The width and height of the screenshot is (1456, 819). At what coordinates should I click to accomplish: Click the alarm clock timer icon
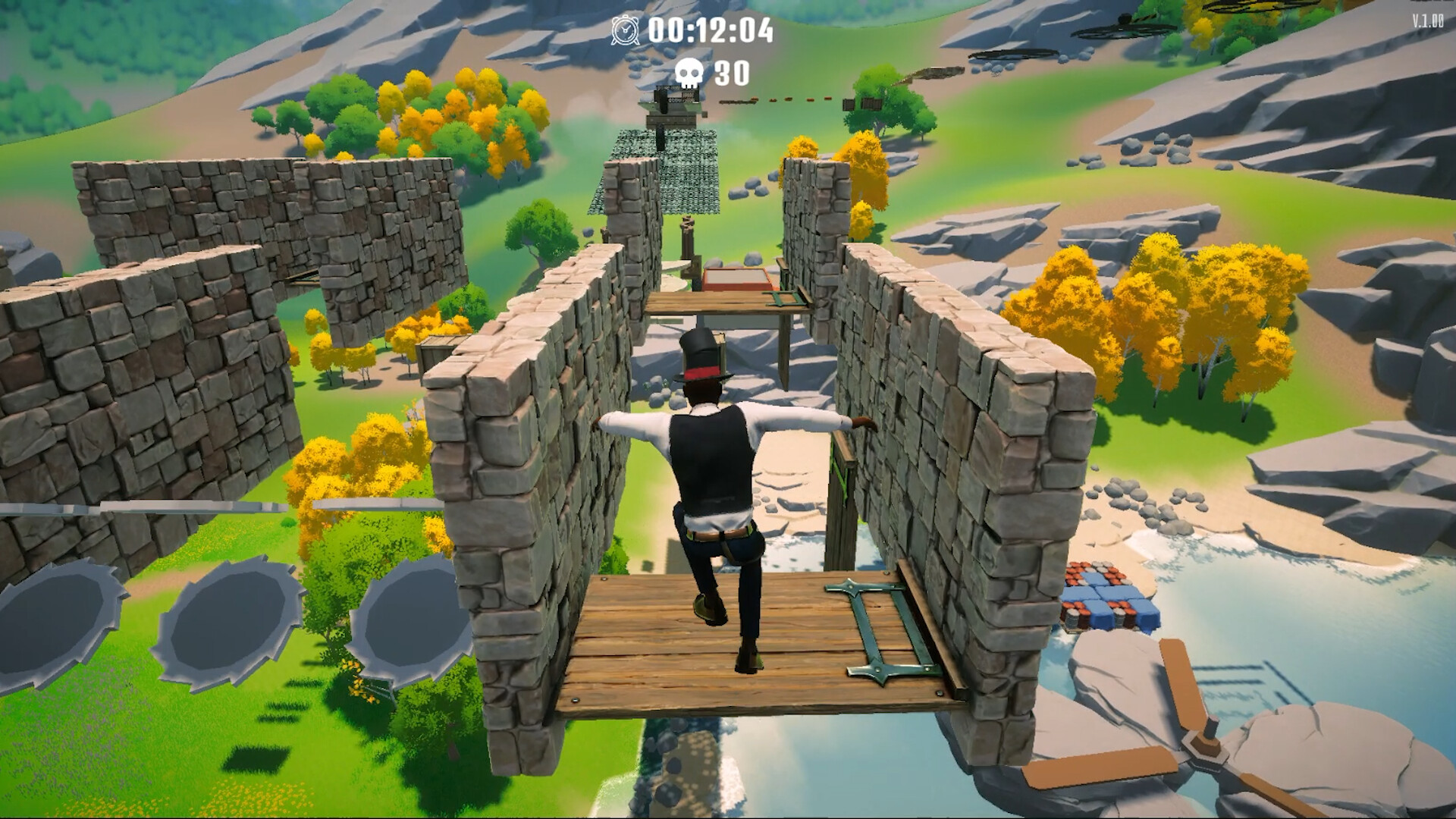click(624, 29)
